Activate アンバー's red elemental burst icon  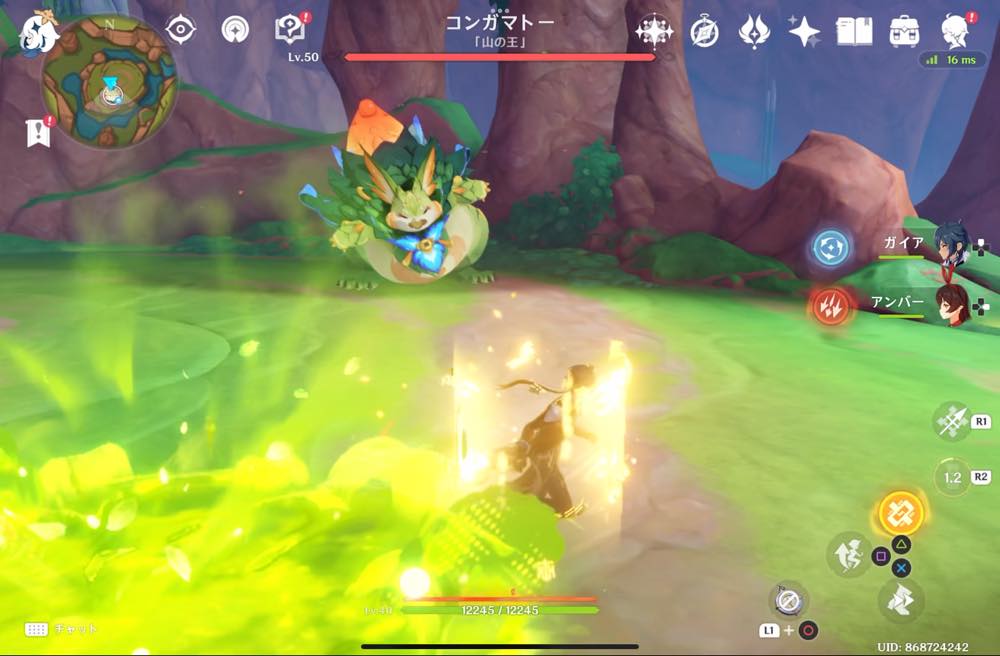pyautogui.click(x=831, y=306)
